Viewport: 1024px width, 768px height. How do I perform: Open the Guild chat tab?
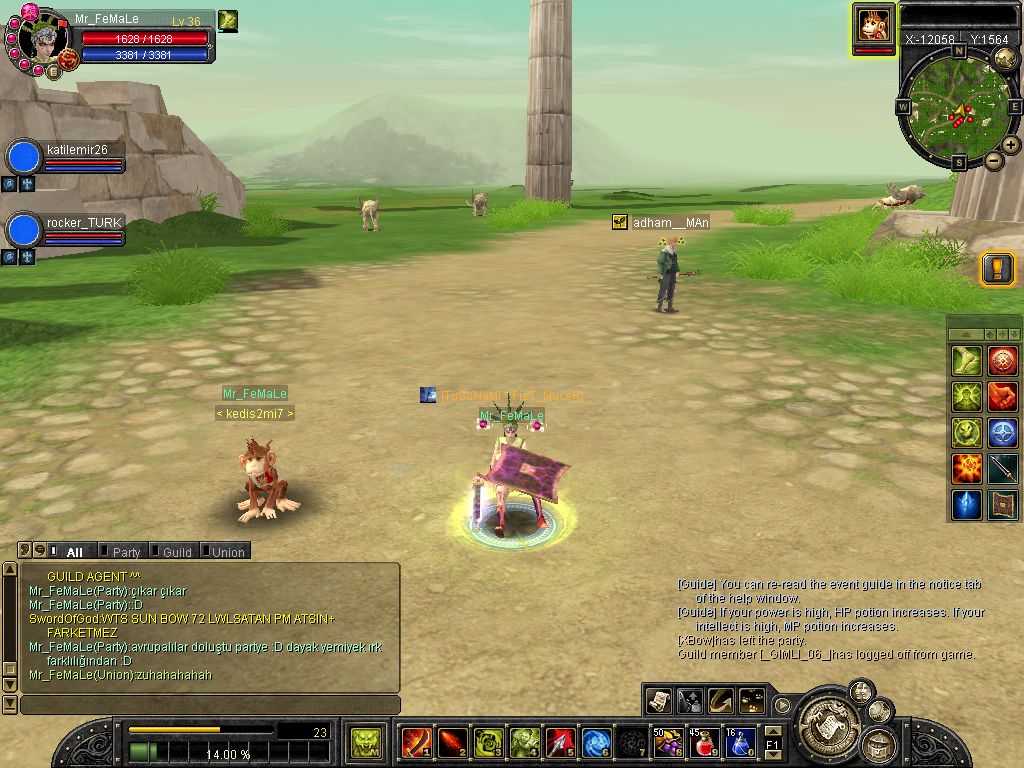(x=173, y=551)
